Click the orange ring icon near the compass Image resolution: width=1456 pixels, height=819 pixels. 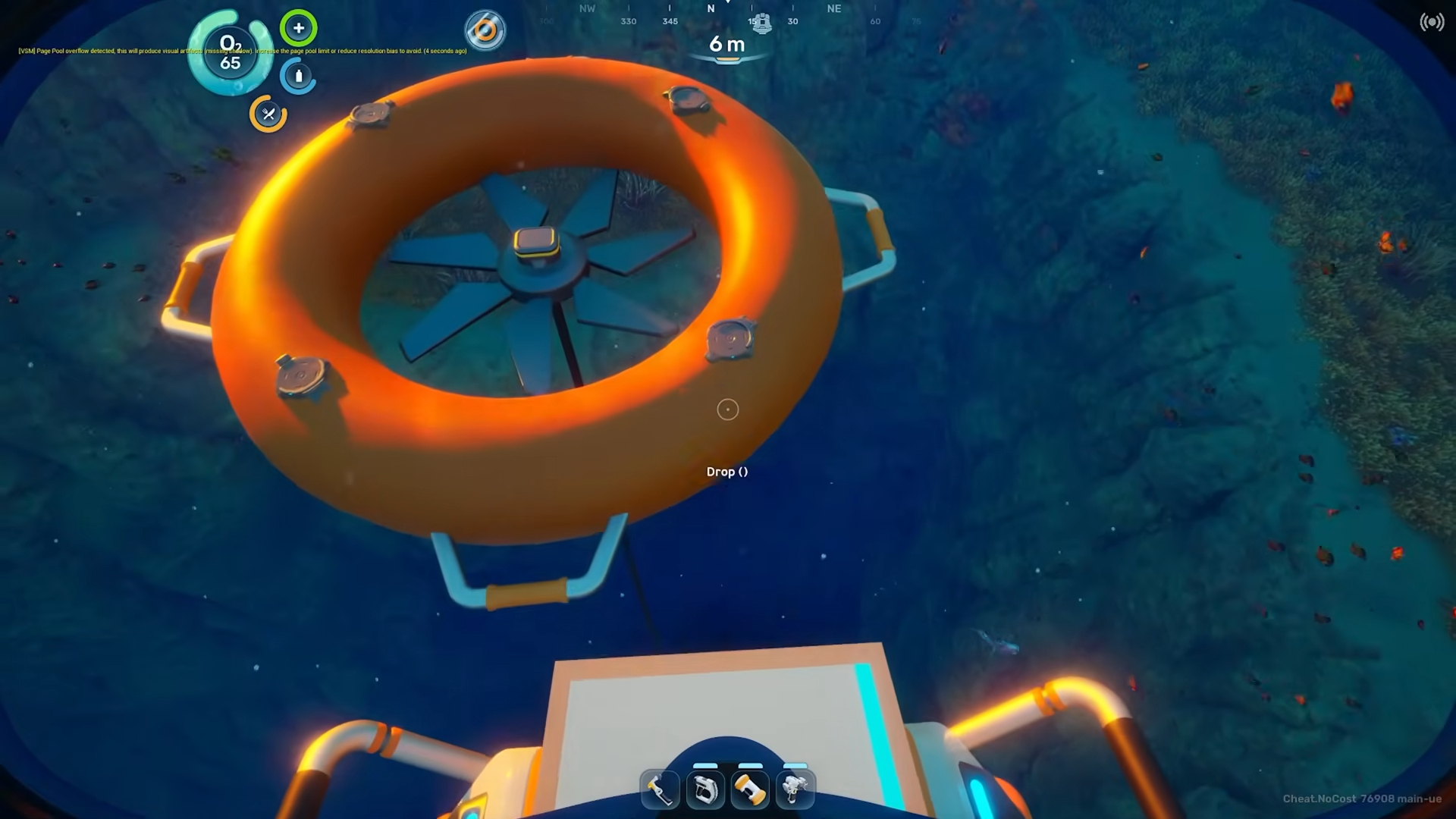click(485, 31)
